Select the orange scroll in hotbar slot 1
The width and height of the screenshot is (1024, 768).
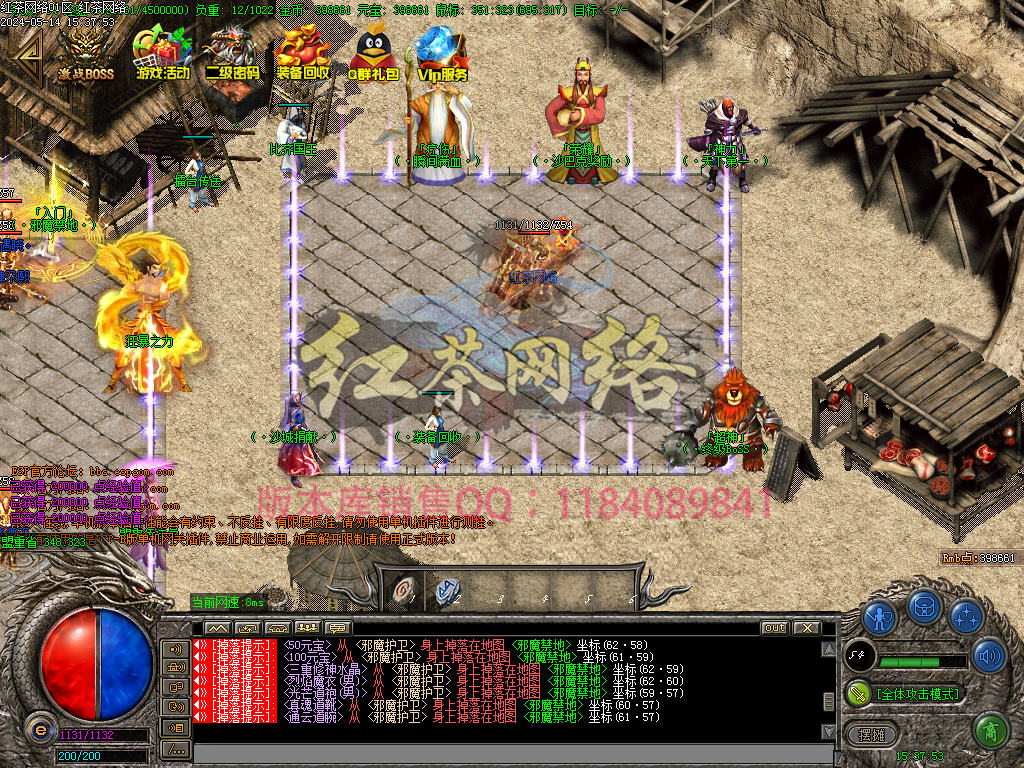pos(406,590)
